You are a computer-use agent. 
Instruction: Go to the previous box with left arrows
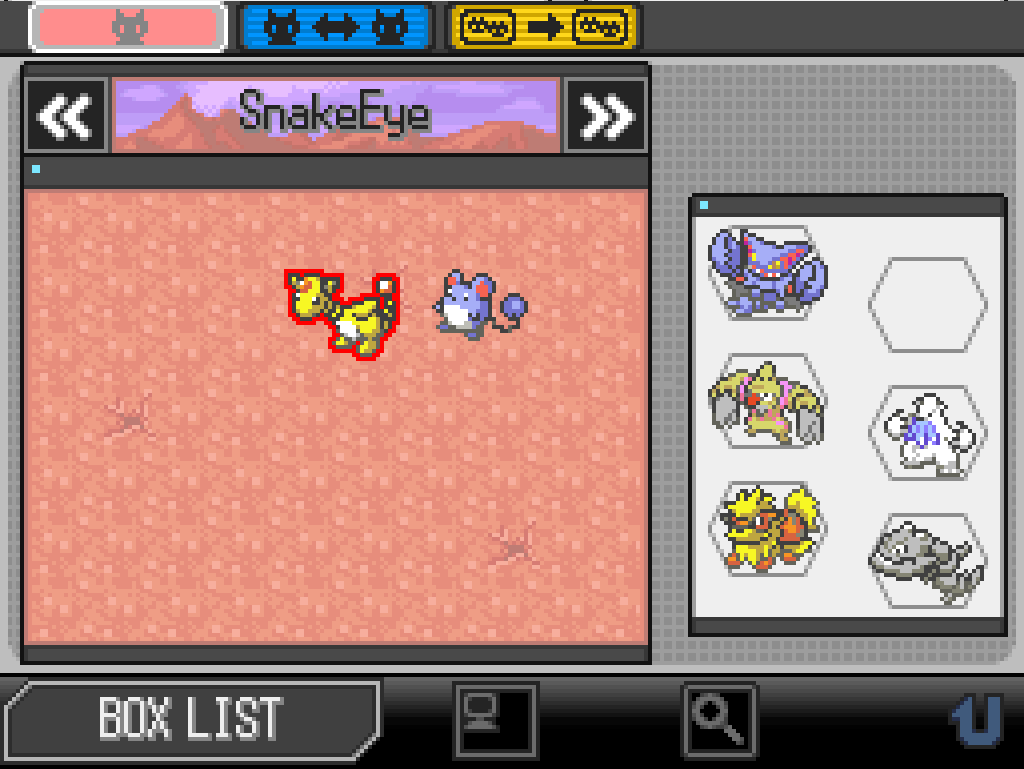click(x=66, y=116)
